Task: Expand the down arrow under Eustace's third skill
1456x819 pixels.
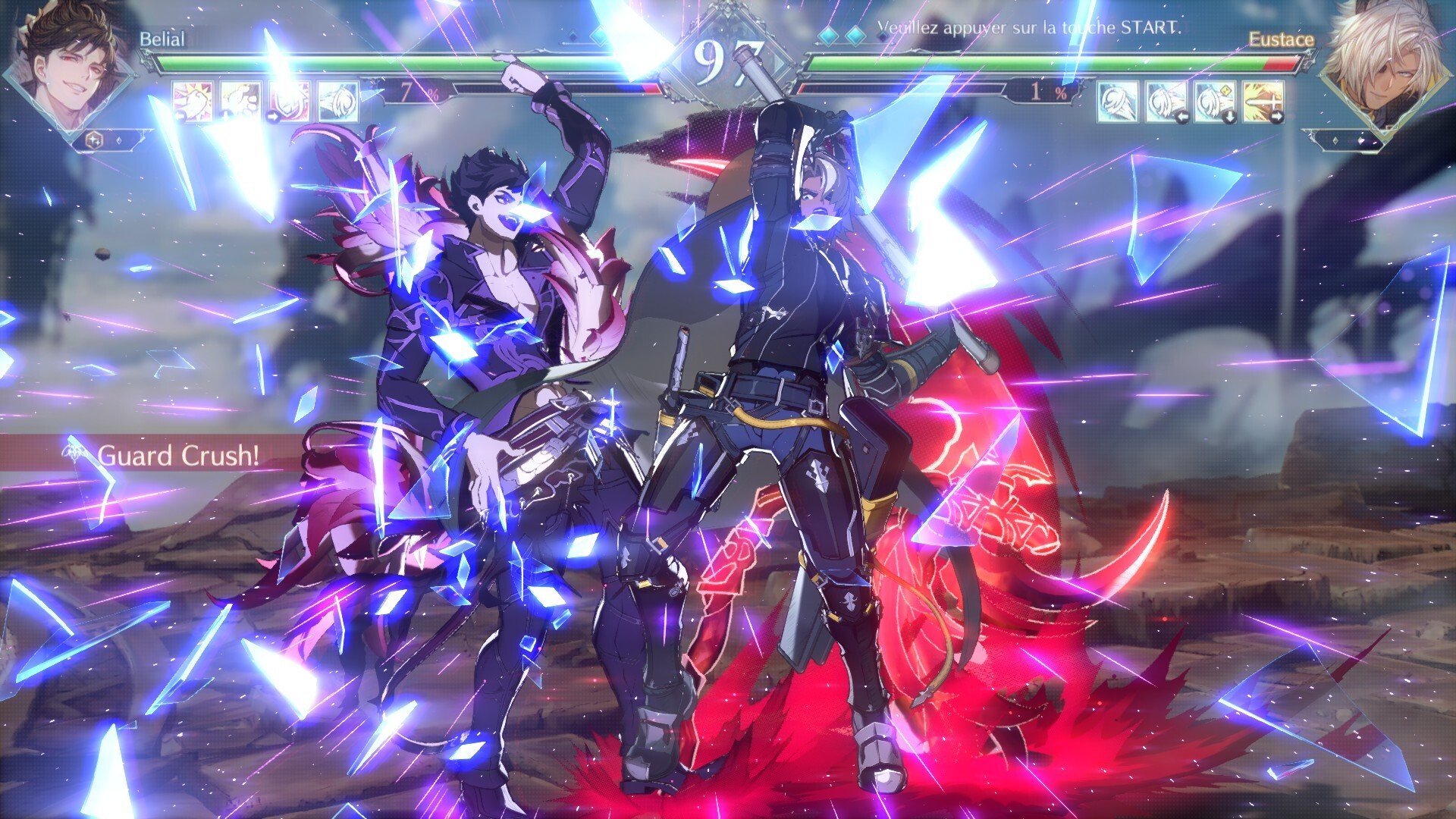Action: click(x=1230, y=116)
